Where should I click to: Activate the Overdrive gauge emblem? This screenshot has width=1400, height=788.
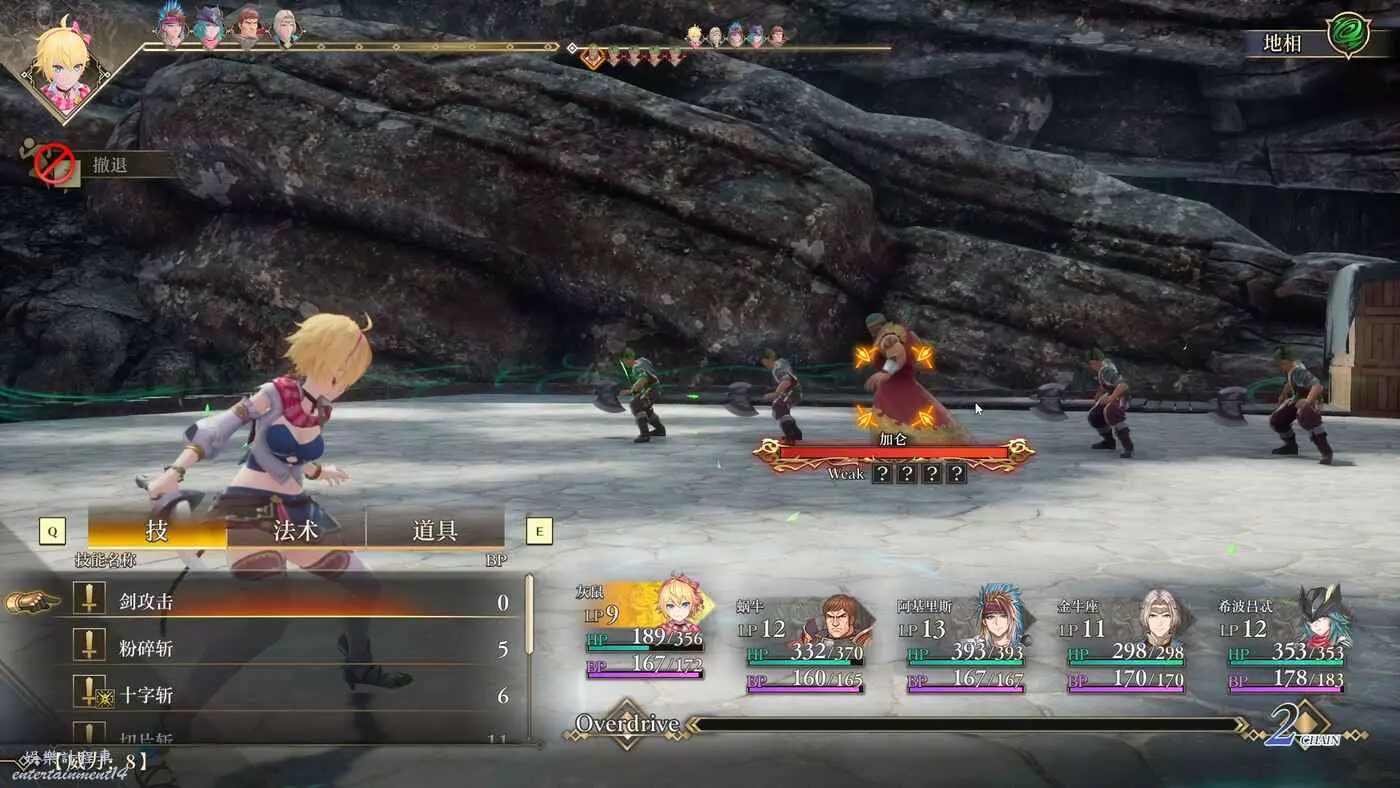tap(626, 724)
